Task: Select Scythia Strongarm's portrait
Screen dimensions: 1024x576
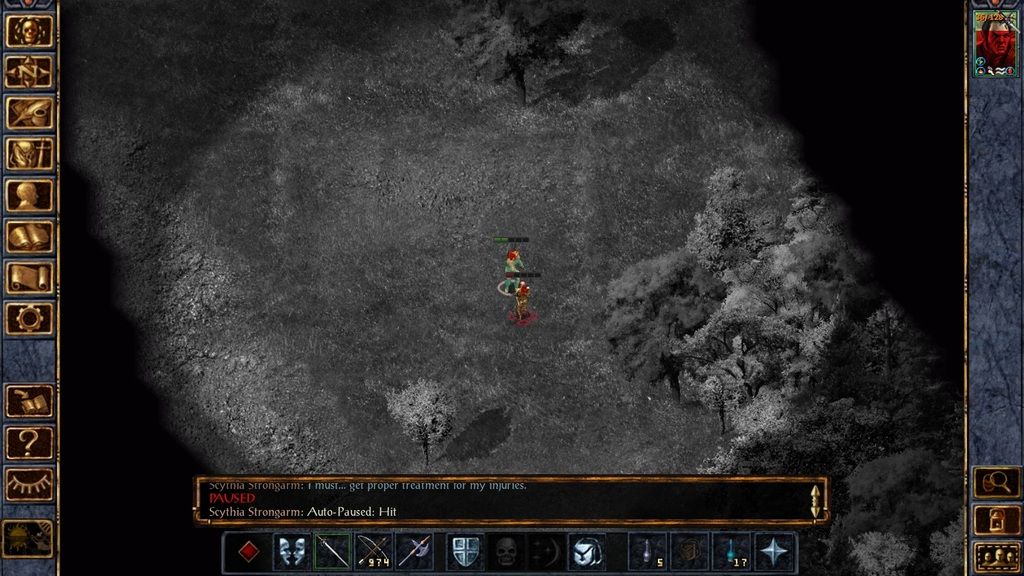Action: pyautogui.click(x=995, y=46)
